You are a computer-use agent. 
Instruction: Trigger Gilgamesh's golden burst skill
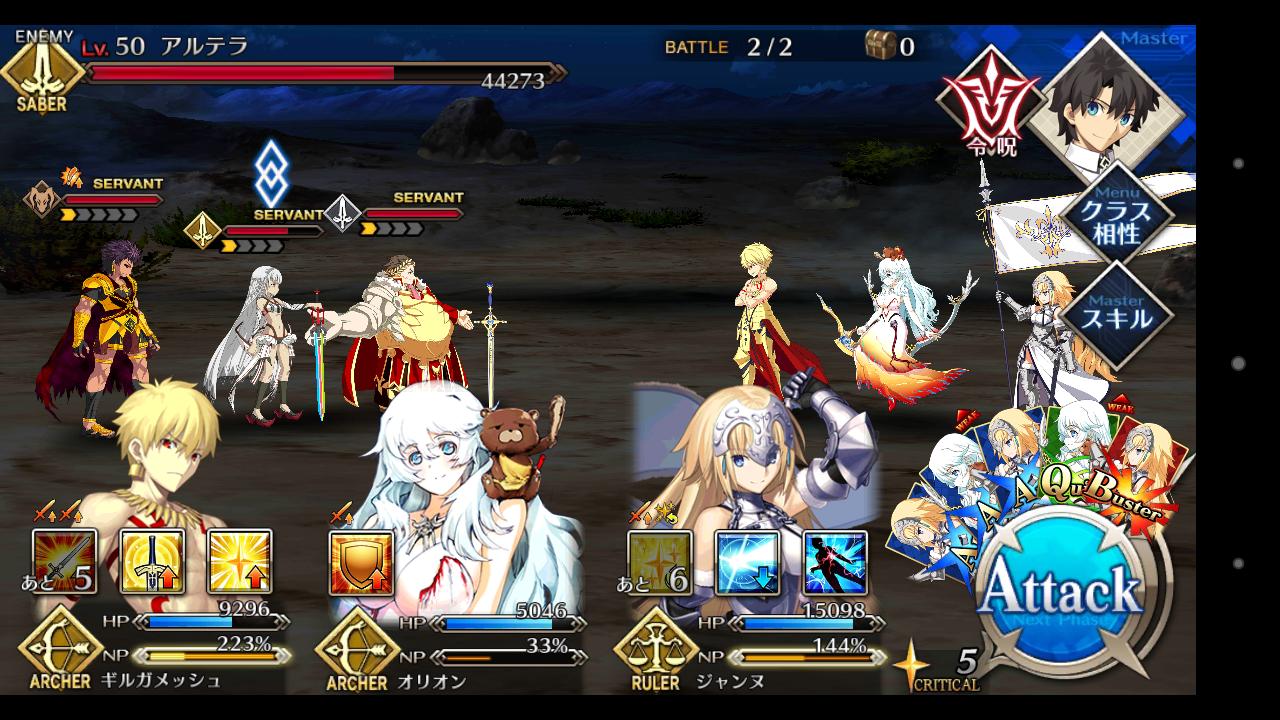(x=240, y=561)
